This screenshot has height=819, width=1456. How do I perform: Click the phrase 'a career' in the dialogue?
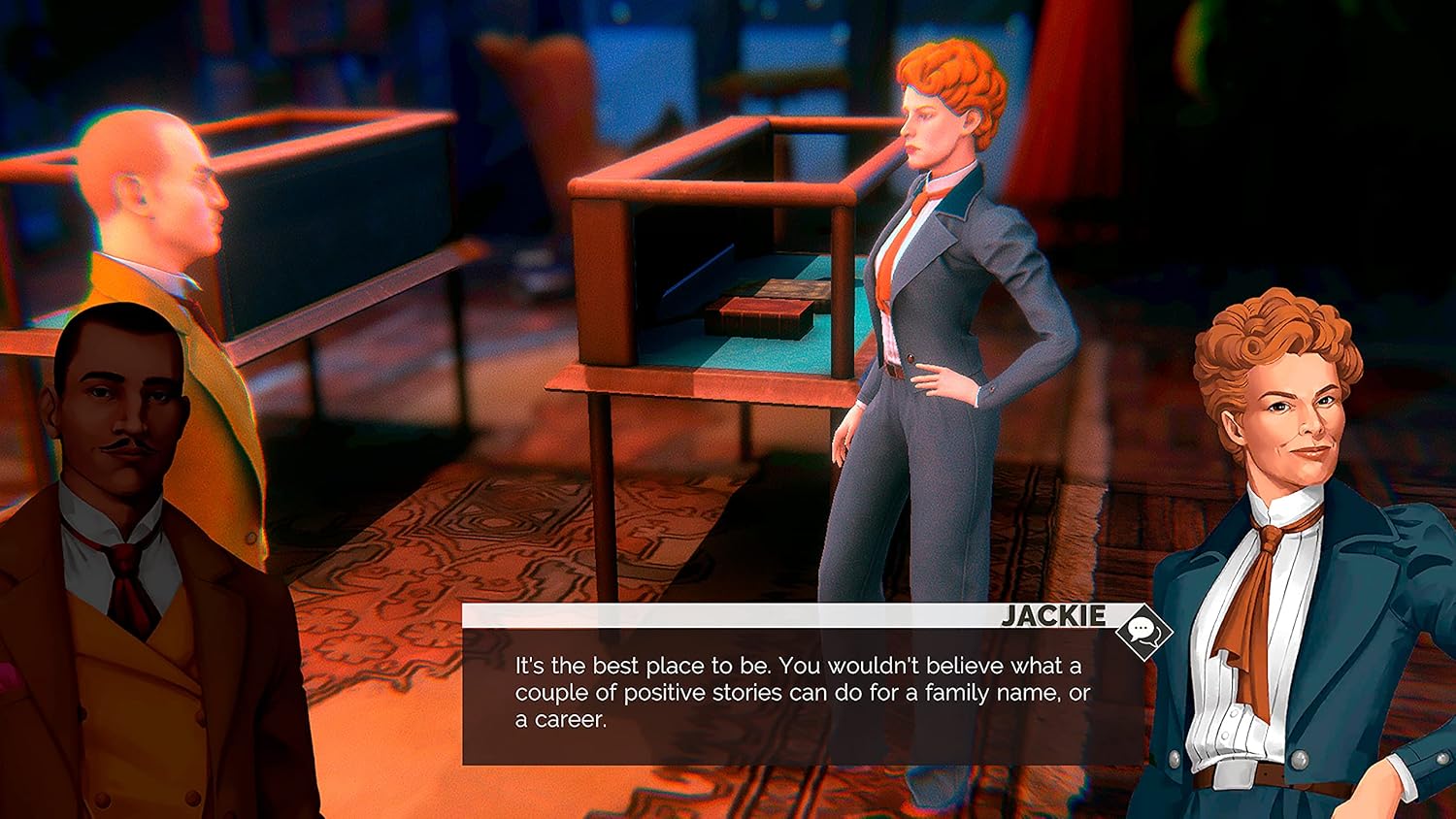(x=561, y=721)
